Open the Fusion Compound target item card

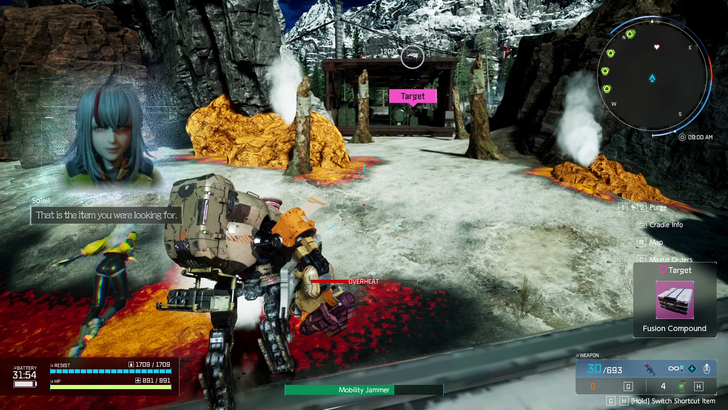coord(673,299)
